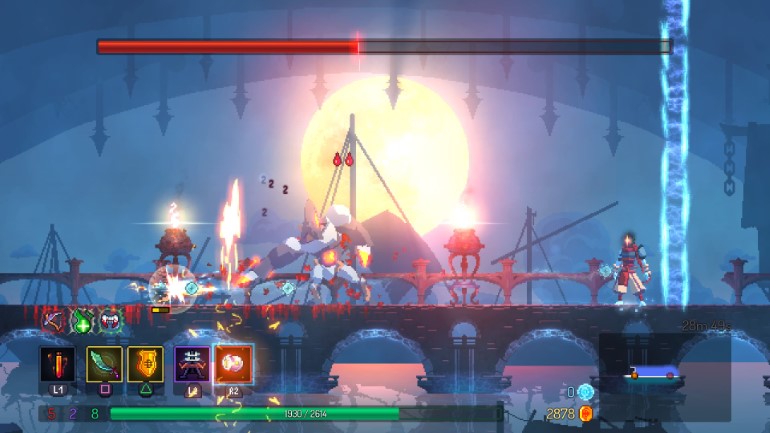Select the green curved sword weapon slot

(104, 363)
